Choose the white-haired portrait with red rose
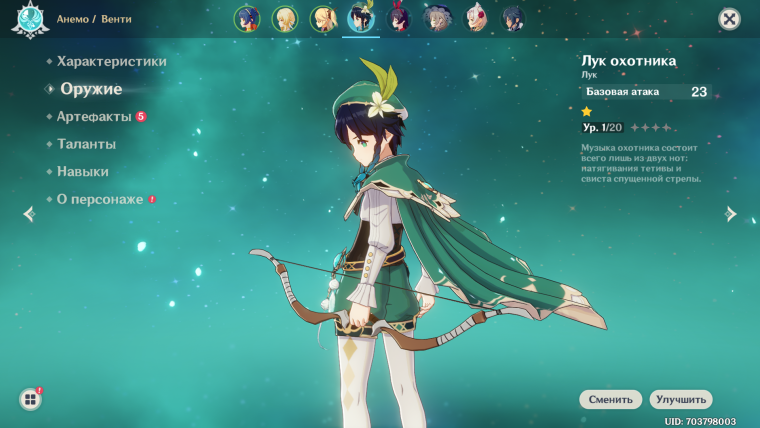The width and height of the screenshot is (760, 428). 476,18
